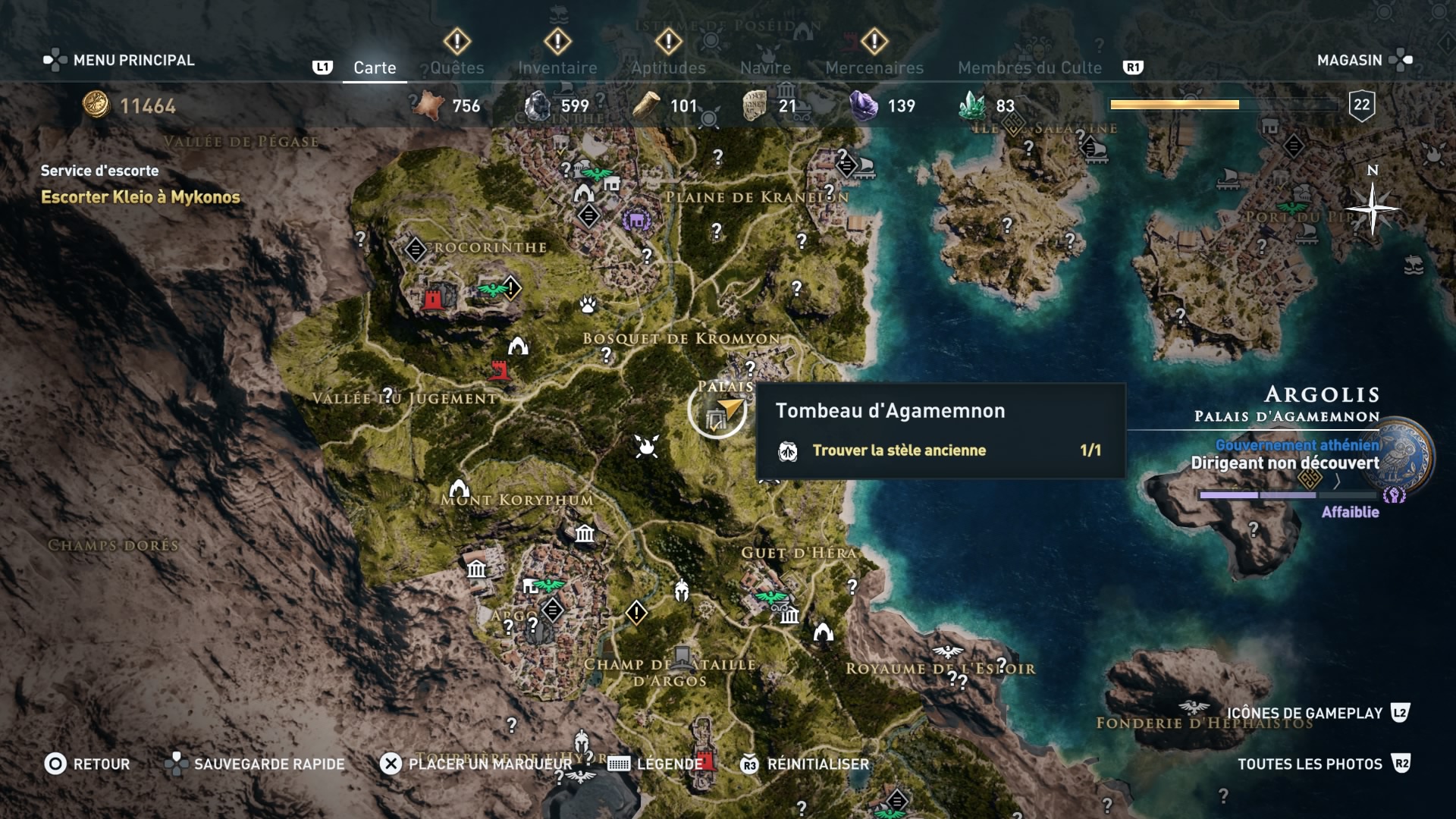Click Réinitialiser to reset the map
Image resolution: width=1456 pixels, height=819 pixels.
pos(805,764)
